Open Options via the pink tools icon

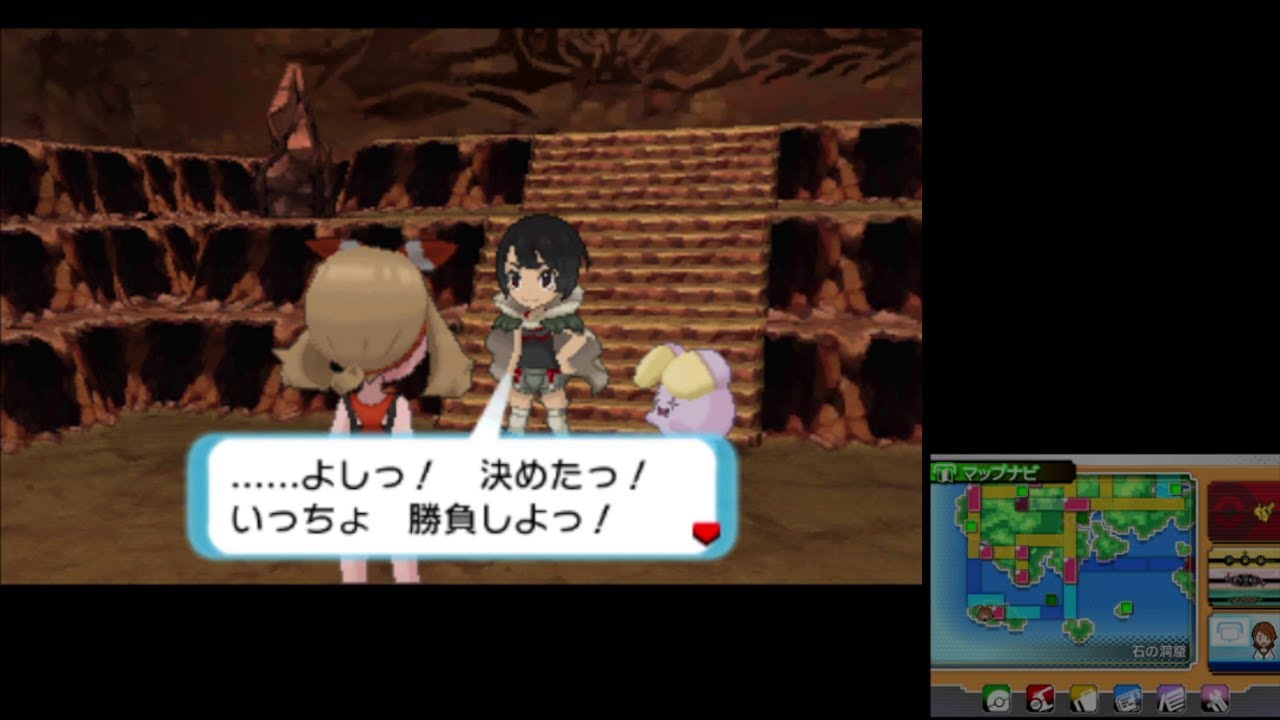coord(1216,698)
